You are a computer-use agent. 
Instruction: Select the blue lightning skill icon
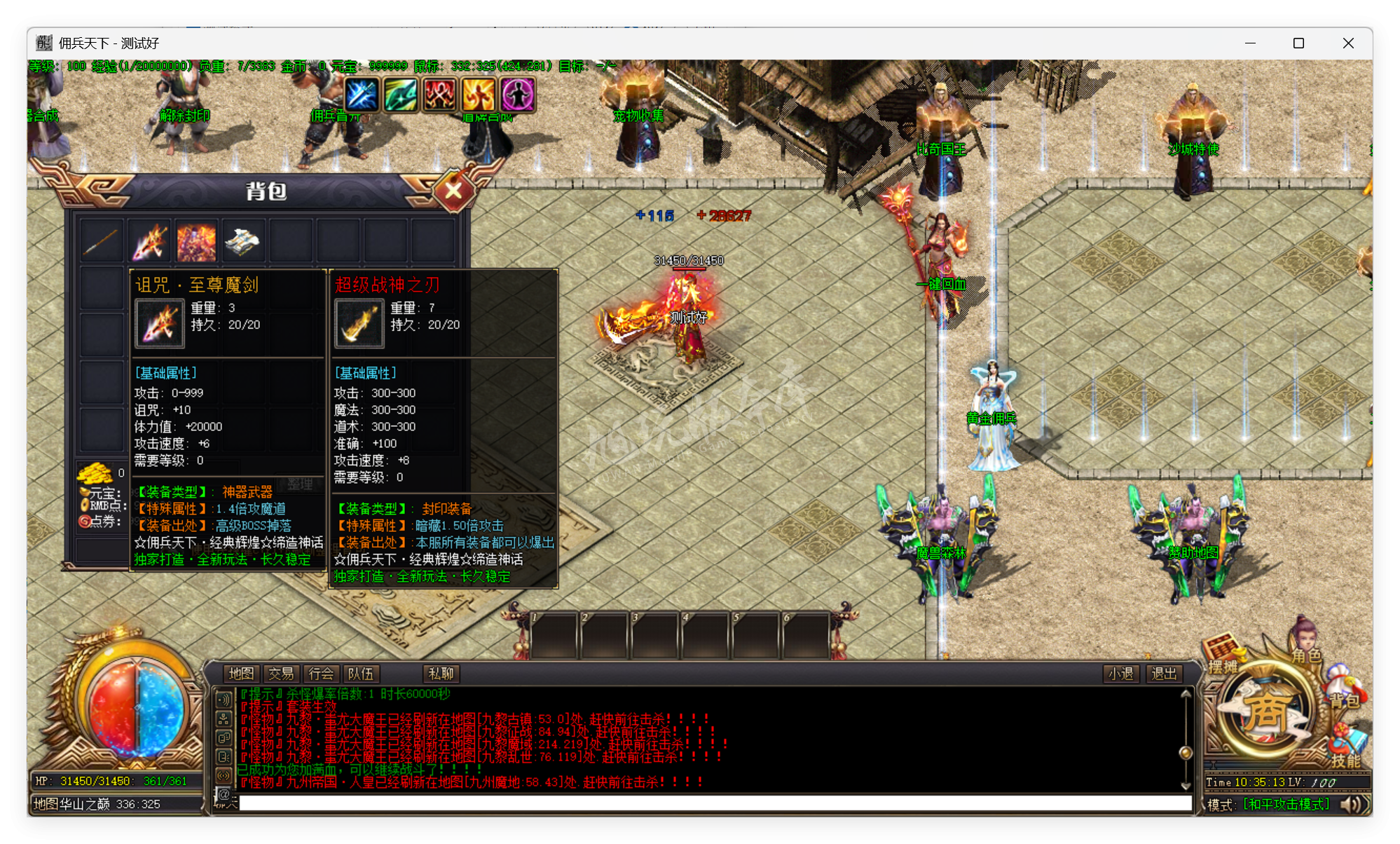click(362, 95)
